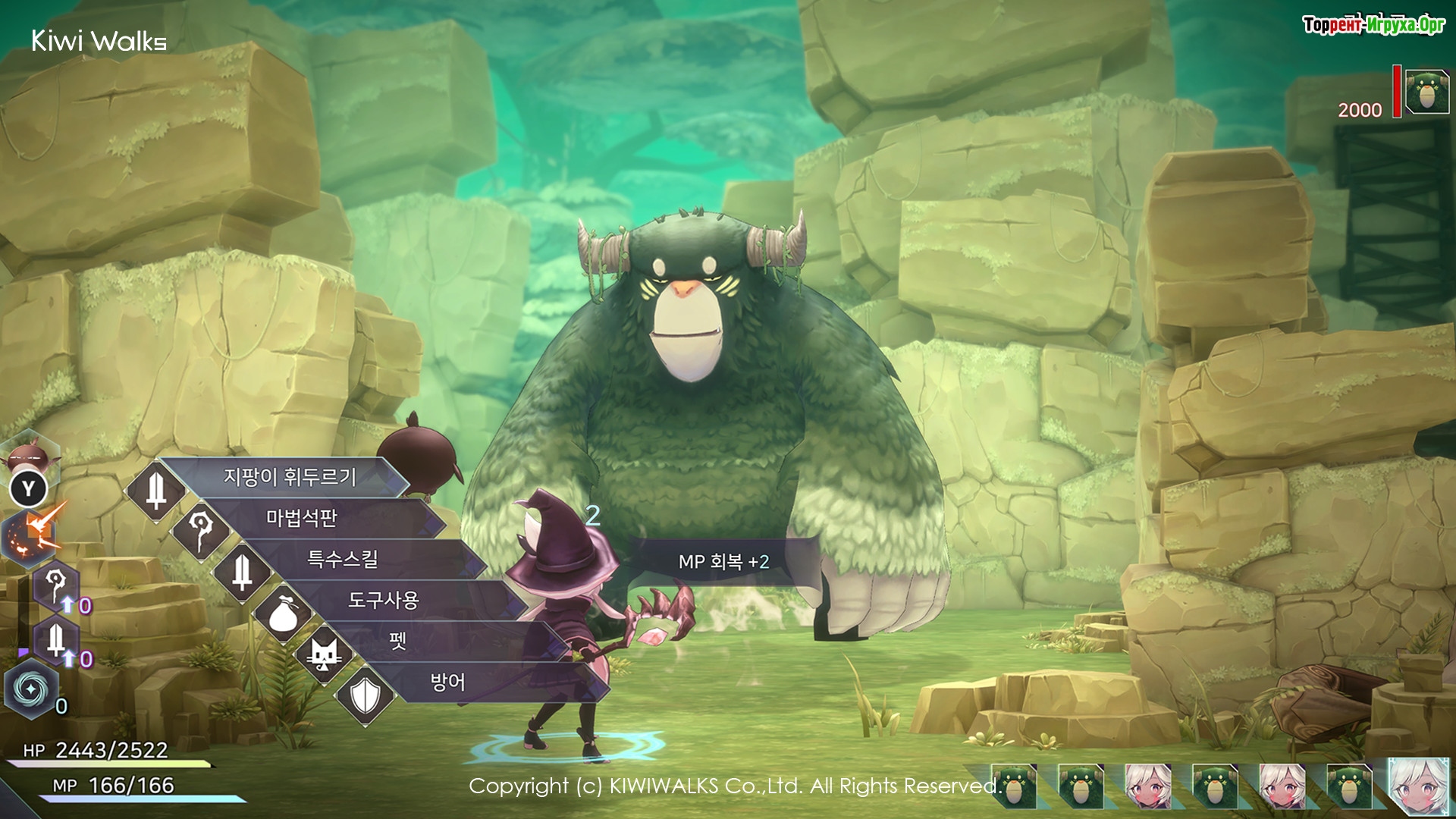
Task: Click the large white-haired girl turn portrait
Action: coord(1421,787)
